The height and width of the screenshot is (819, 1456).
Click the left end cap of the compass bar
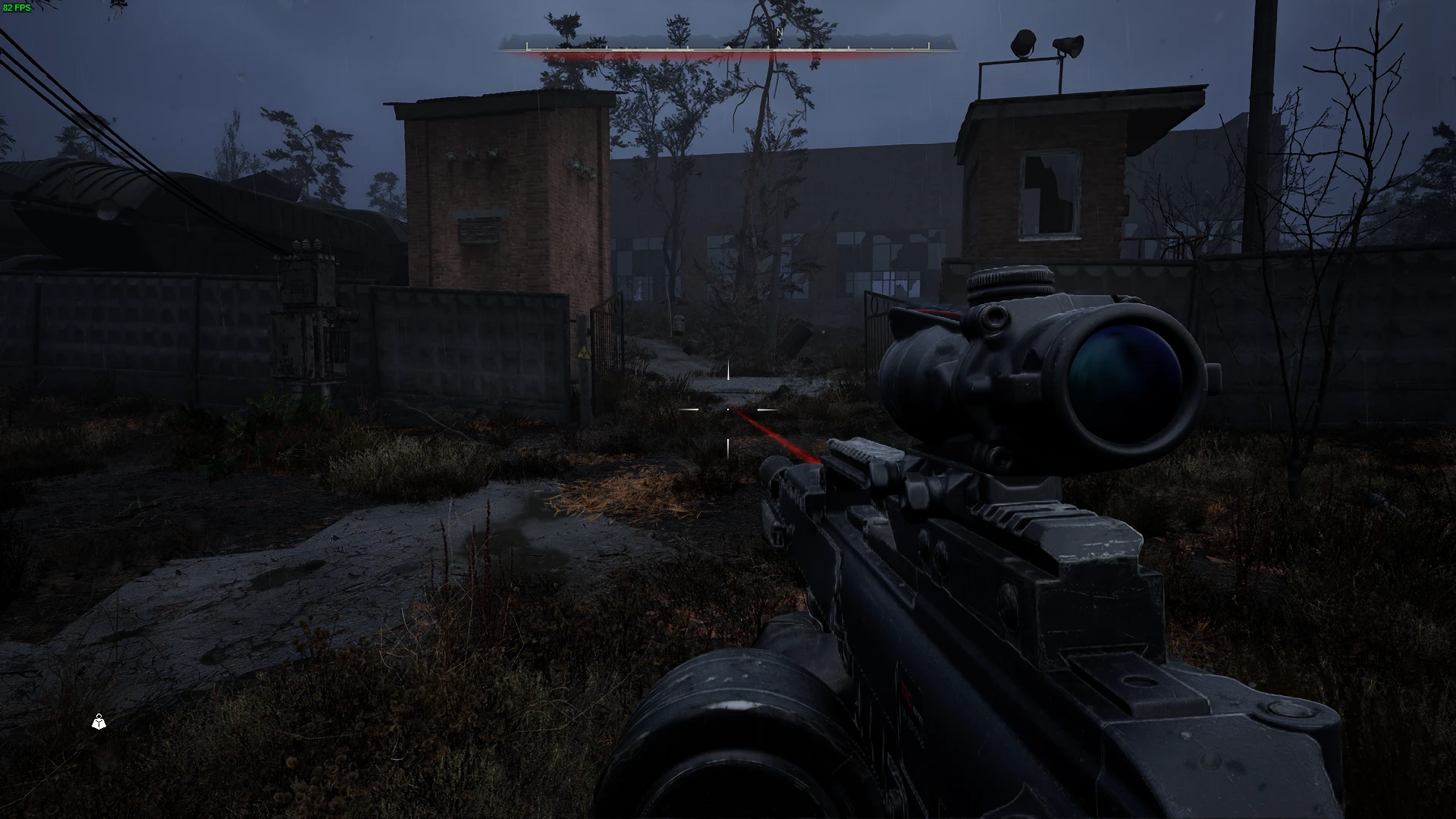point(526,46)
